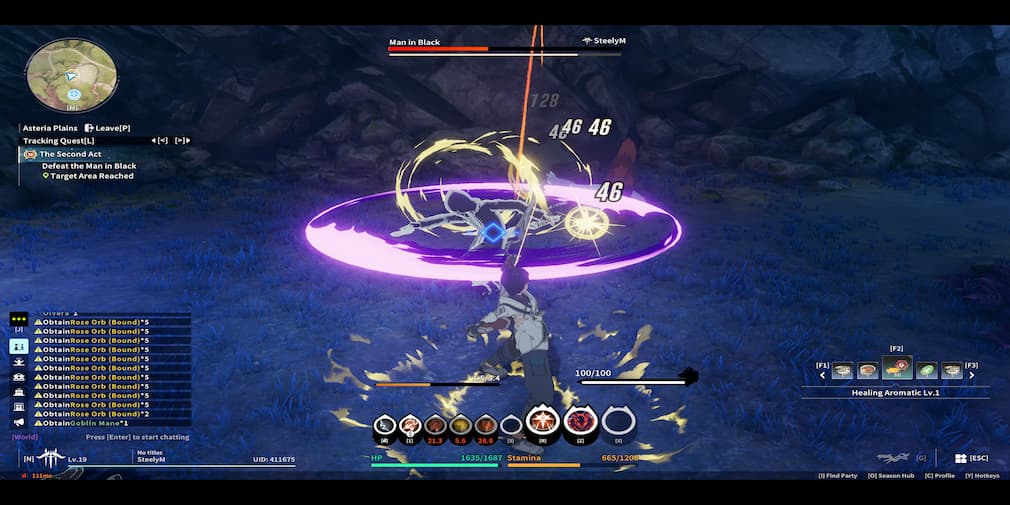Use the Healing Aromatic item slot
The height and width of the screenshot is (505, 1010).
[x=897, y=369]
